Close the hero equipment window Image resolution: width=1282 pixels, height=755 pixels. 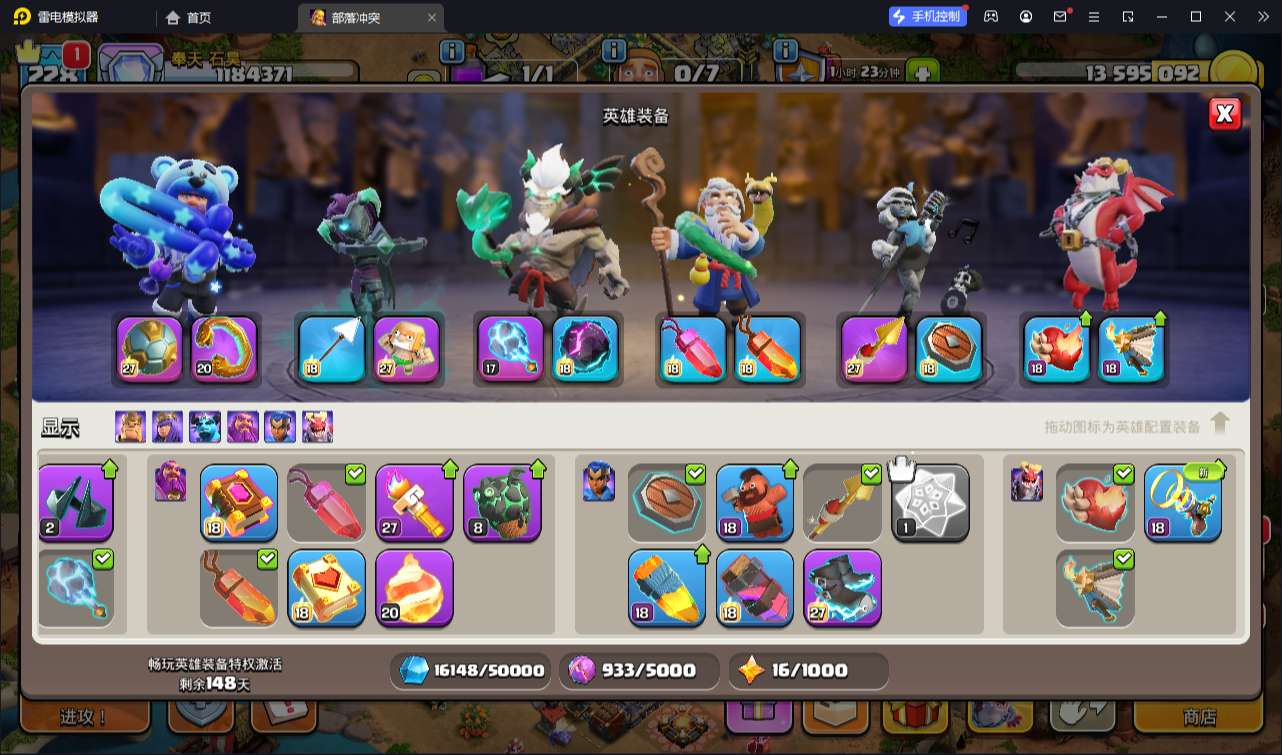point(1224,114)
